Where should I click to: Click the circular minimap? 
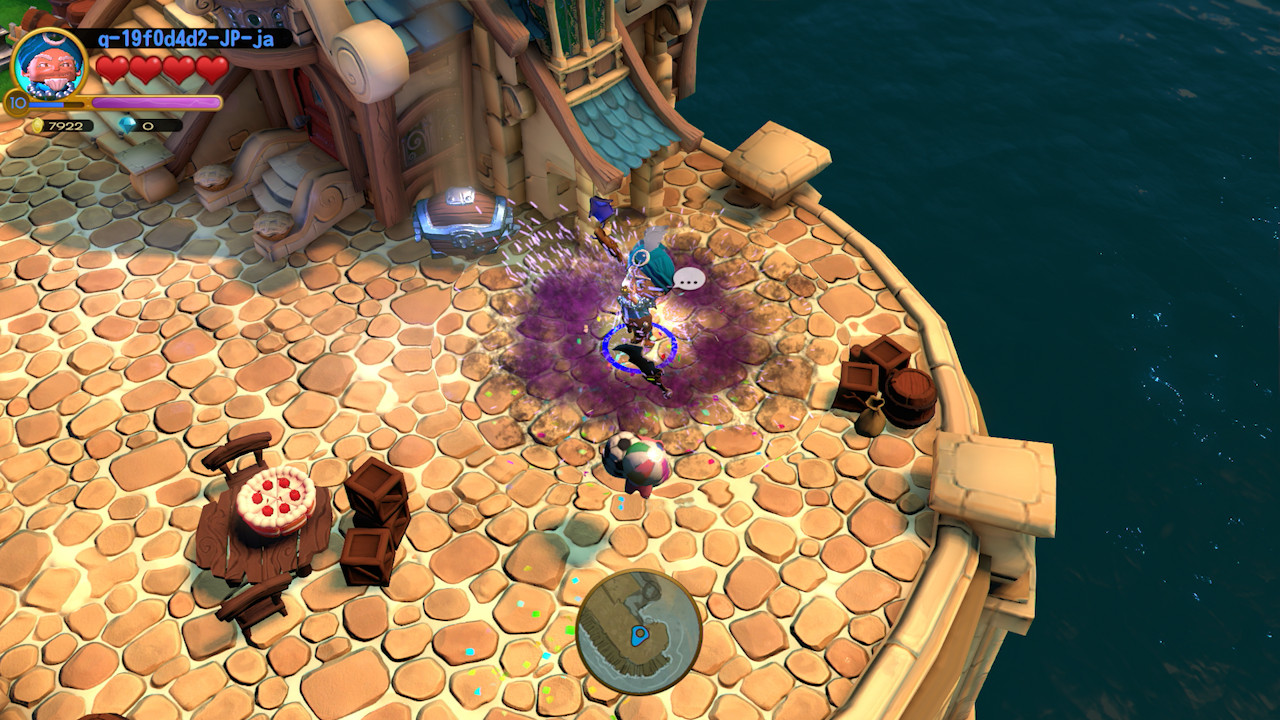pyautogui.click(x=638, y=632)
